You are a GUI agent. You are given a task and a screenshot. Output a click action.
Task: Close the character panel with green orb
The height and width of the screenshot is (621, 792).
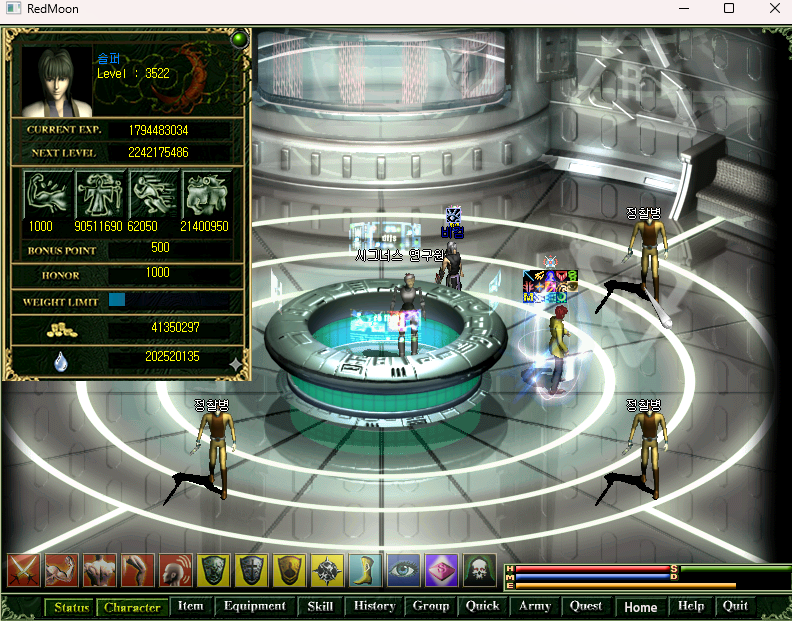click(239, 40)
